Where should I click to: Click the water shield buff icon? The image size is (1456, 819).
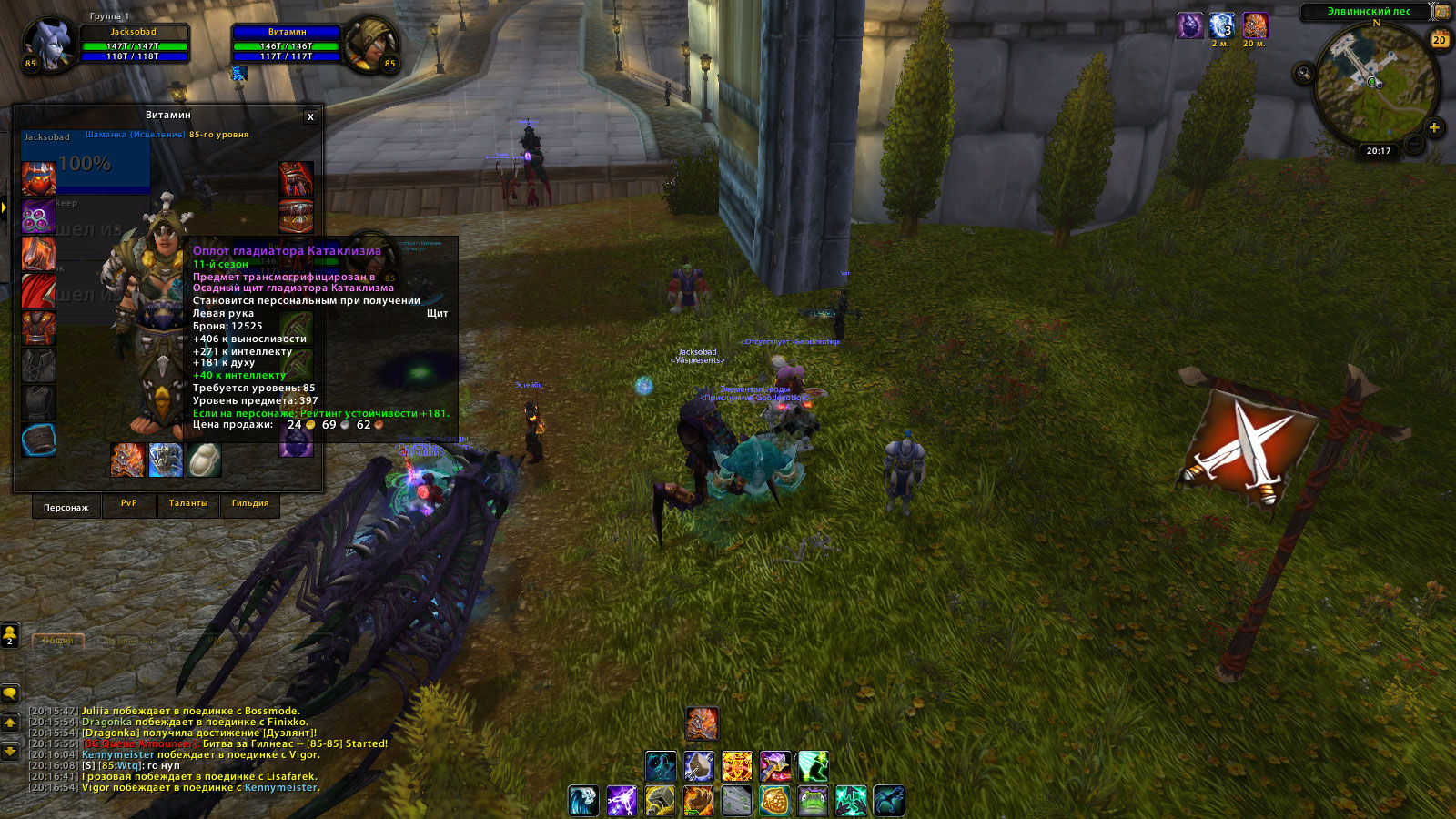click(1221, 25)
